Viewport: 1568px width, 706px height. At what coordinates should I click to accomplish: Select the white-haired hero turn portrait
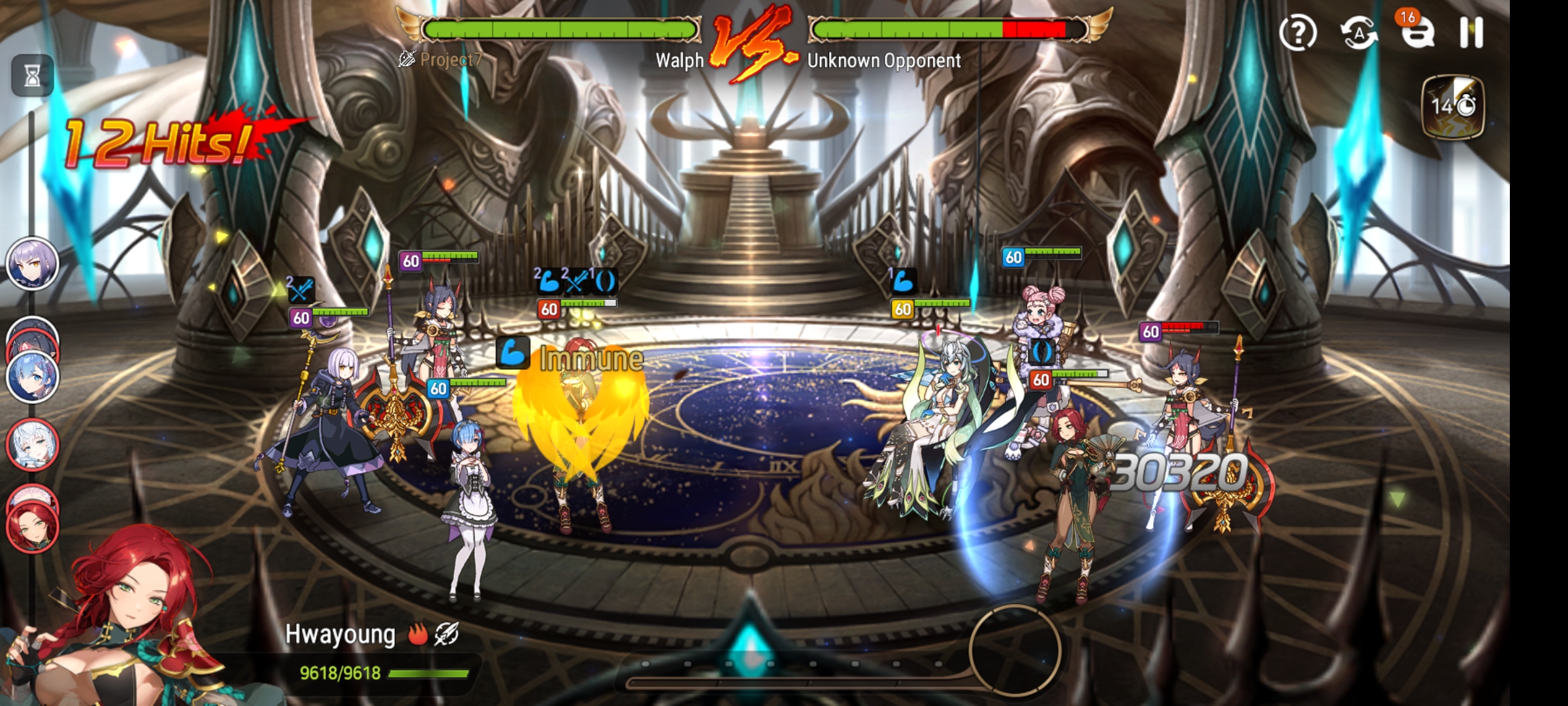click(32, 445)
